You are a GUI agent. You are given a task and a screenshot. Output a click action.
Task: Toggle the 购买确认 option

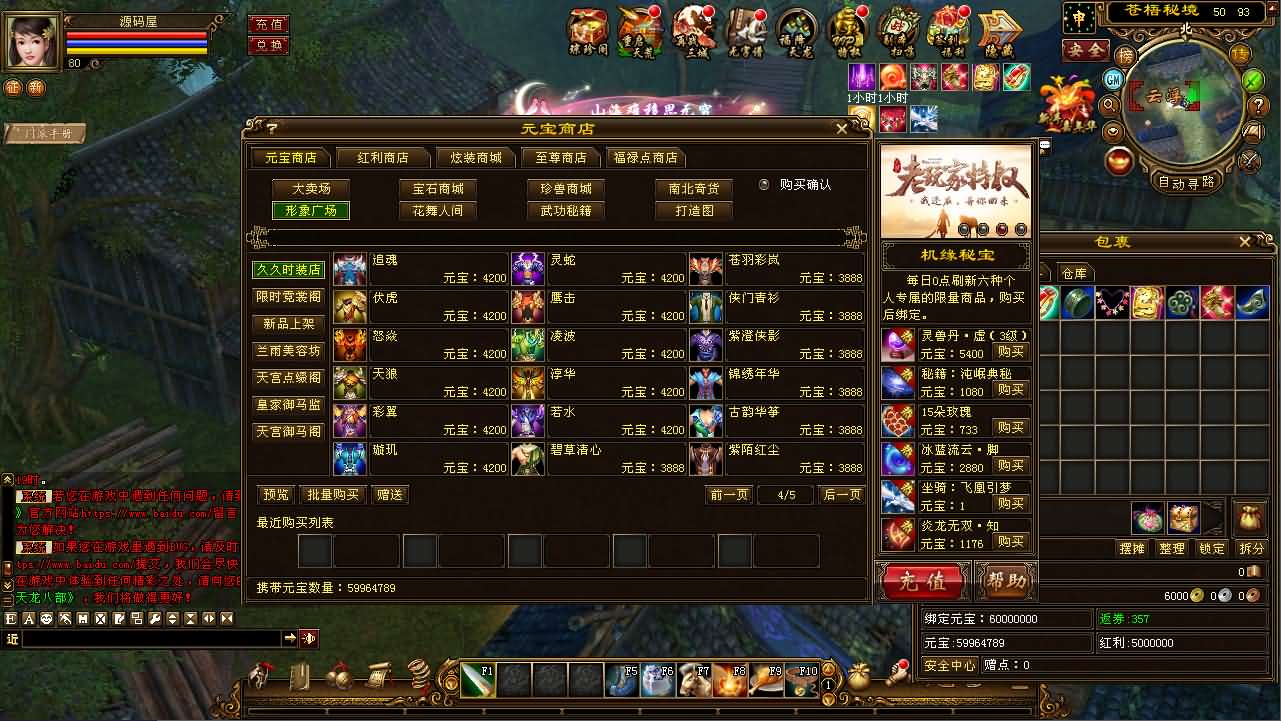point(764,185)
